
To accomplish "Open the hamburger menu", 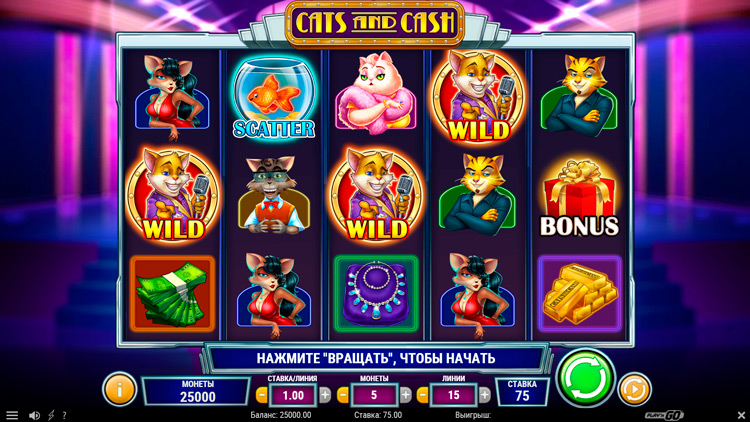I will point(12,415).
